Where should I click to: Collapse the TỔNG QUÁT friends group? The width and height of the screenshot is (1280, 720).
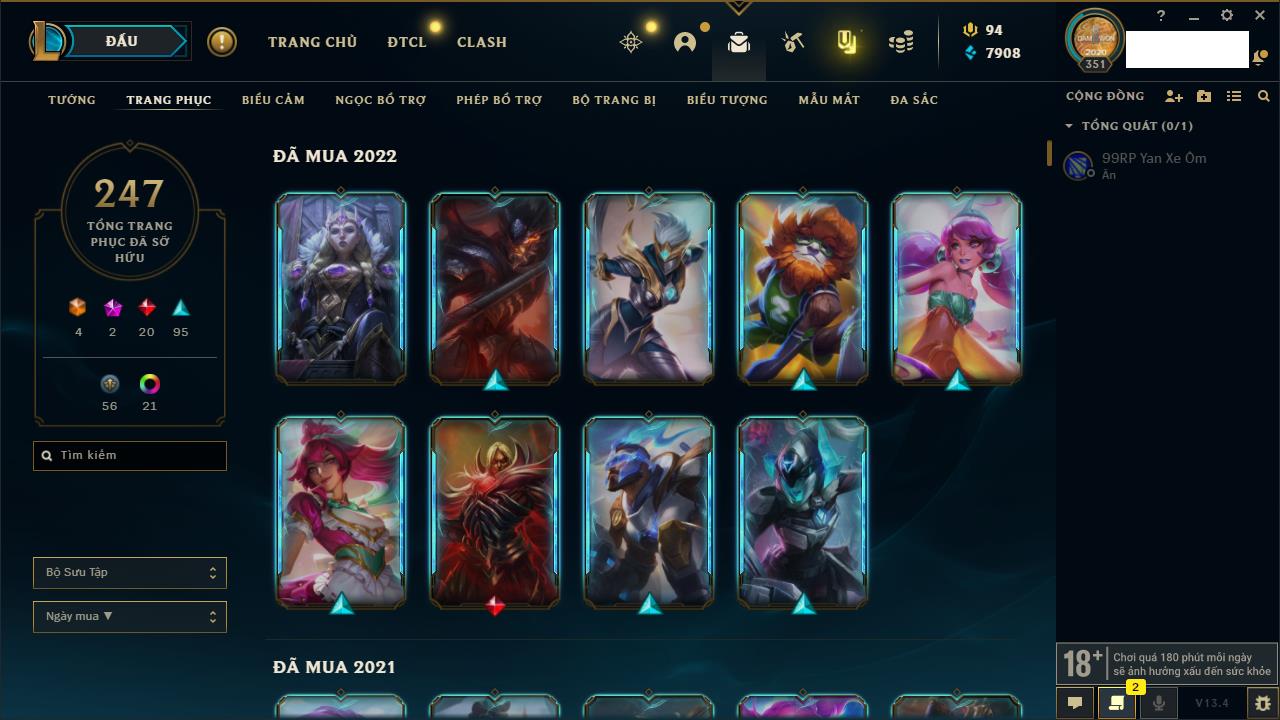[x=1069, y=126]
